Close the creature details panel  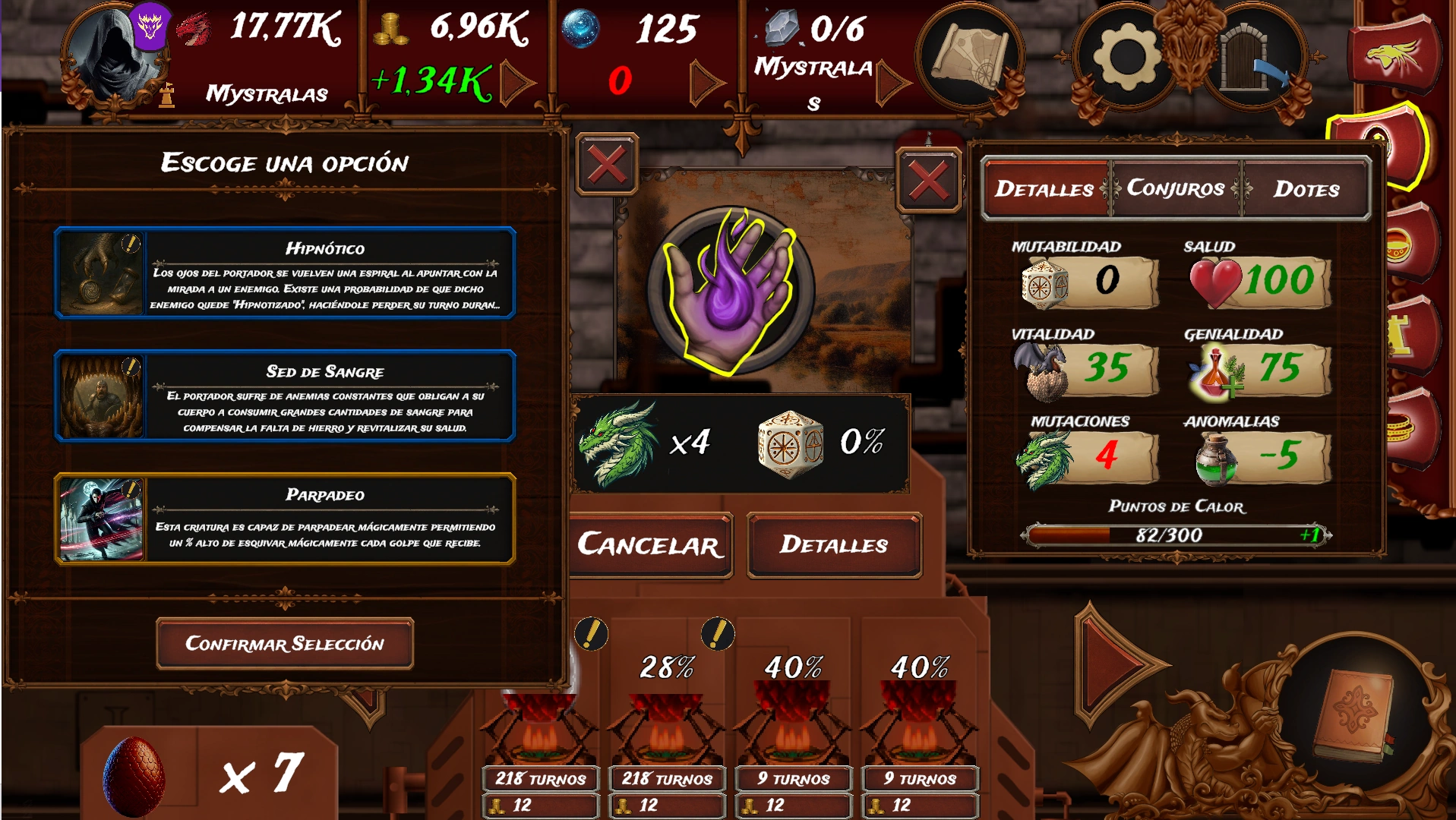tap(928, 181)
